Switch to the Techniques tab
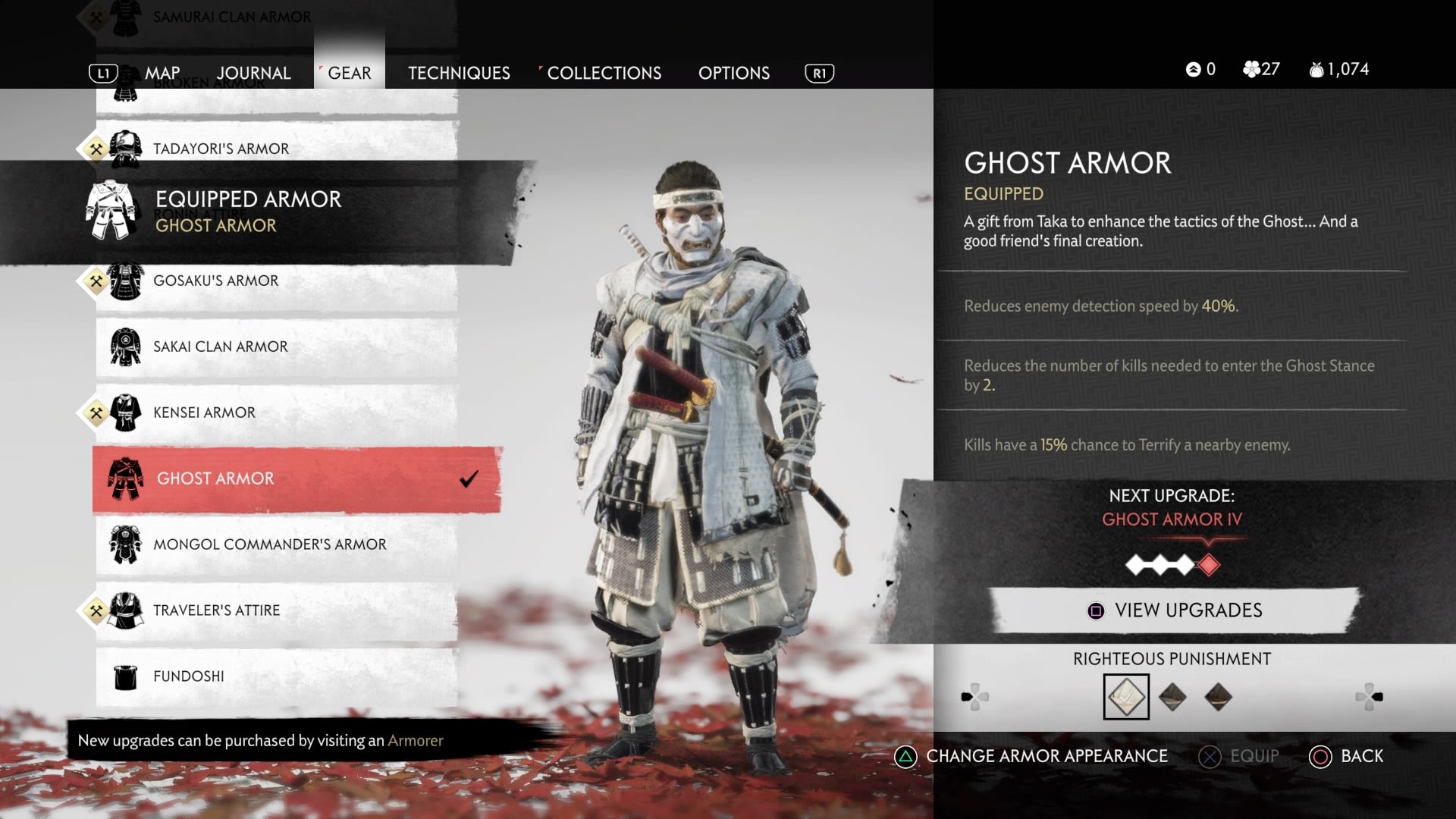1456x819 pixels. [459, 73]
